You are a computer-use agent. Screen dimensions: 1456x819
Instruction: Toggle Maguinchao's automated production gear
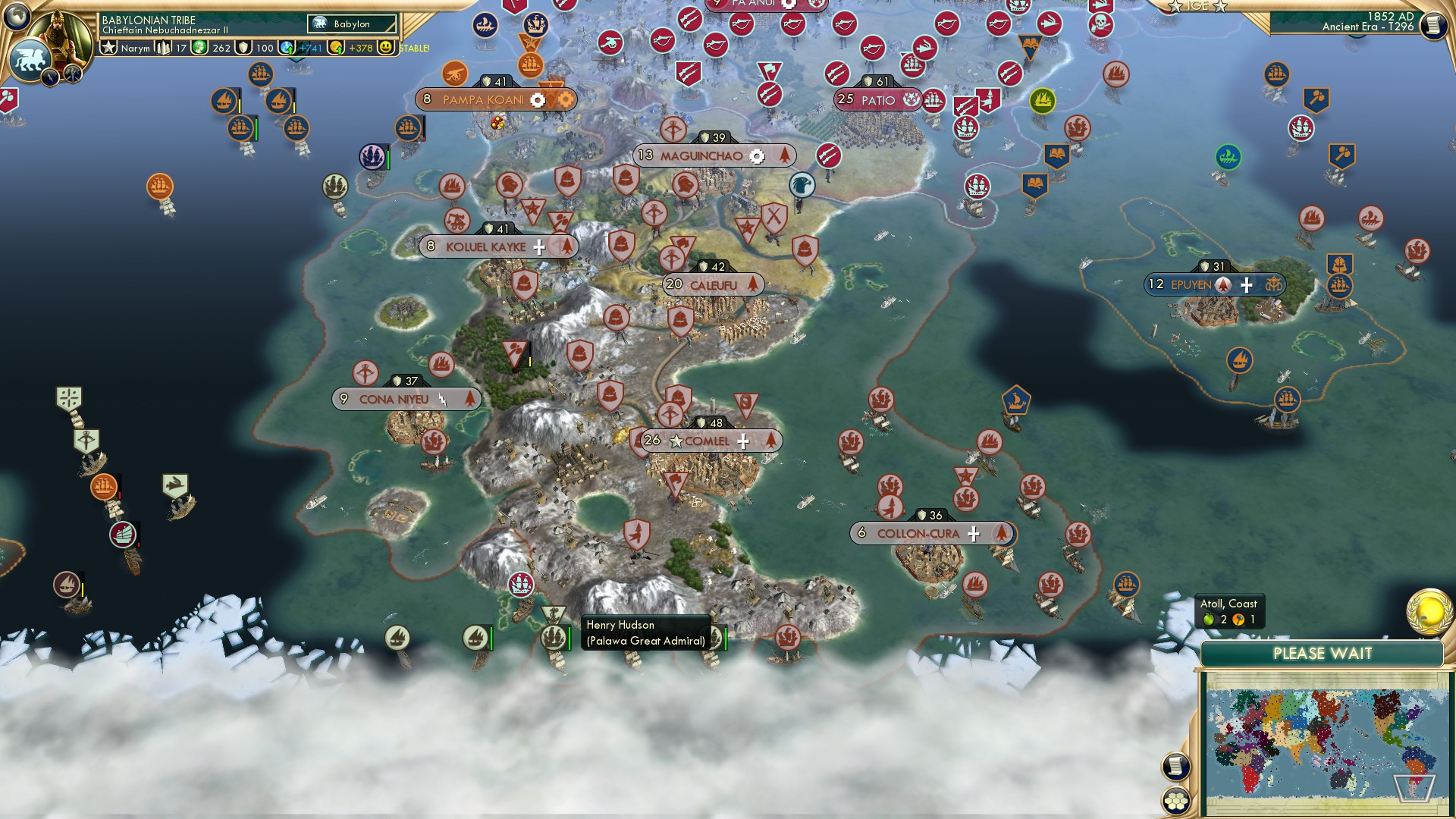coord(758,155)
